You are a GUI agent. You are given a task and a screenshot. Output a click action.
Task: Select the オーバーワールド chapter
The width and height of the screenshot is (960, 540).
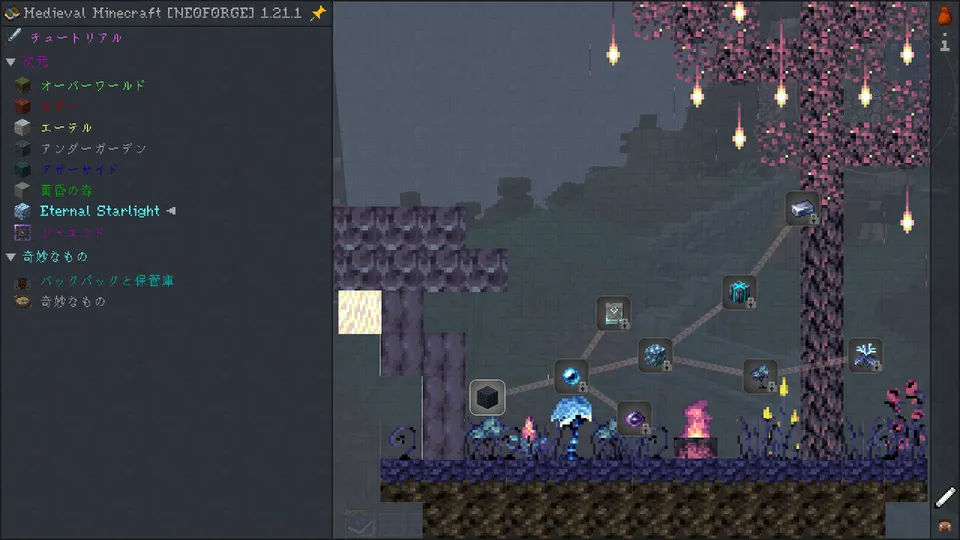(x=92, y=86)
